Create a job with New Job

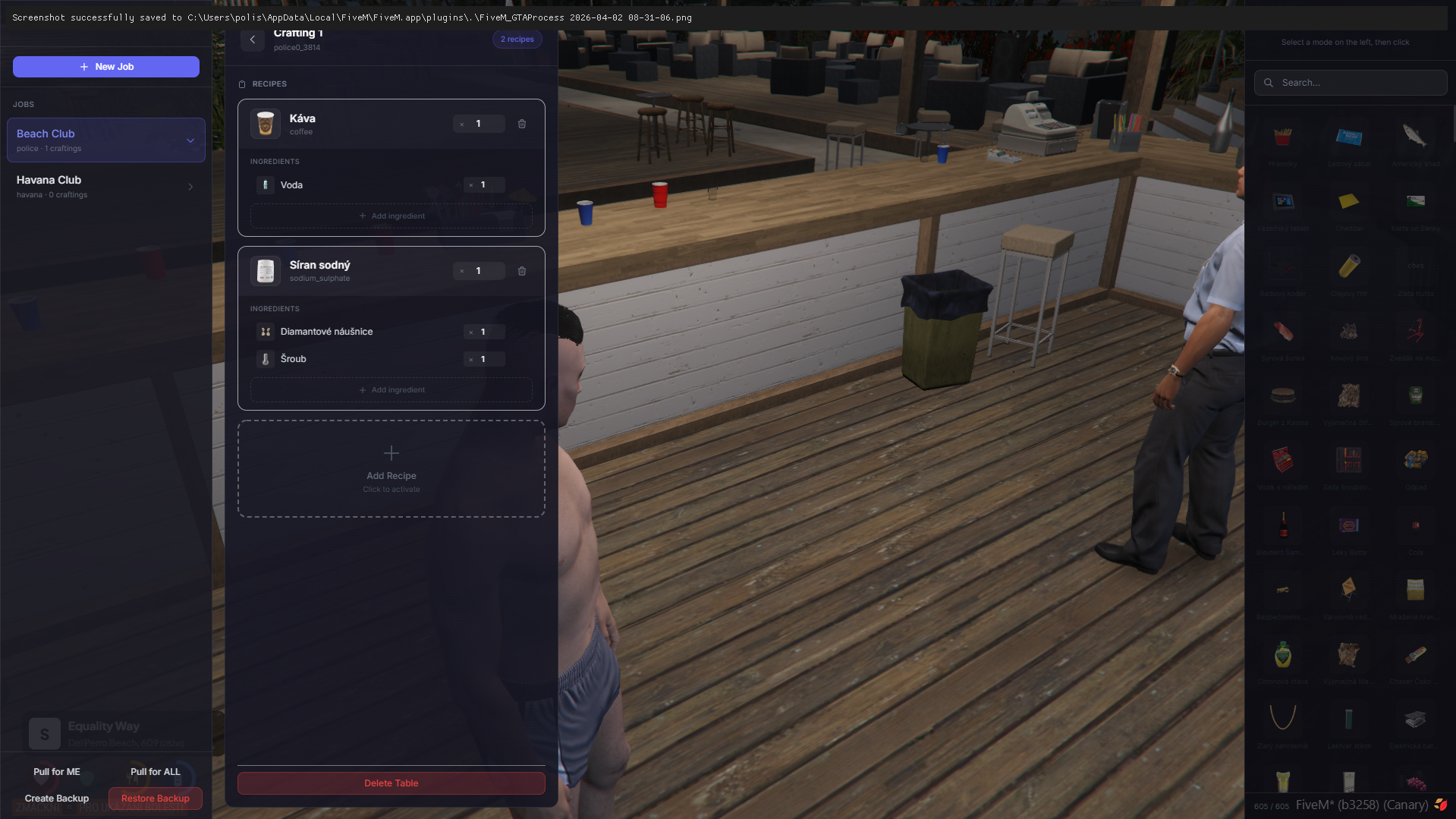106,67
